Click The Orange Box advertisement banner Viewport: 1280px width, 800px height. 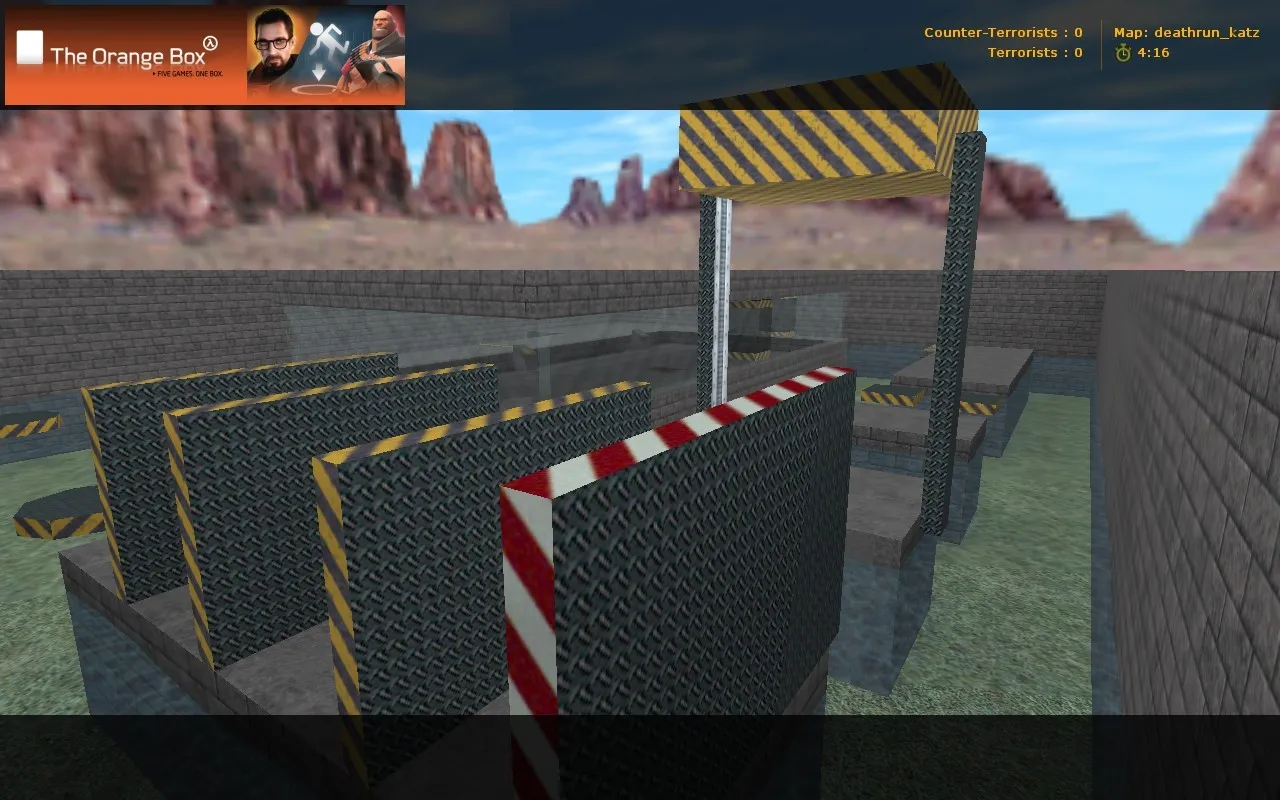[x=200, y=55]
